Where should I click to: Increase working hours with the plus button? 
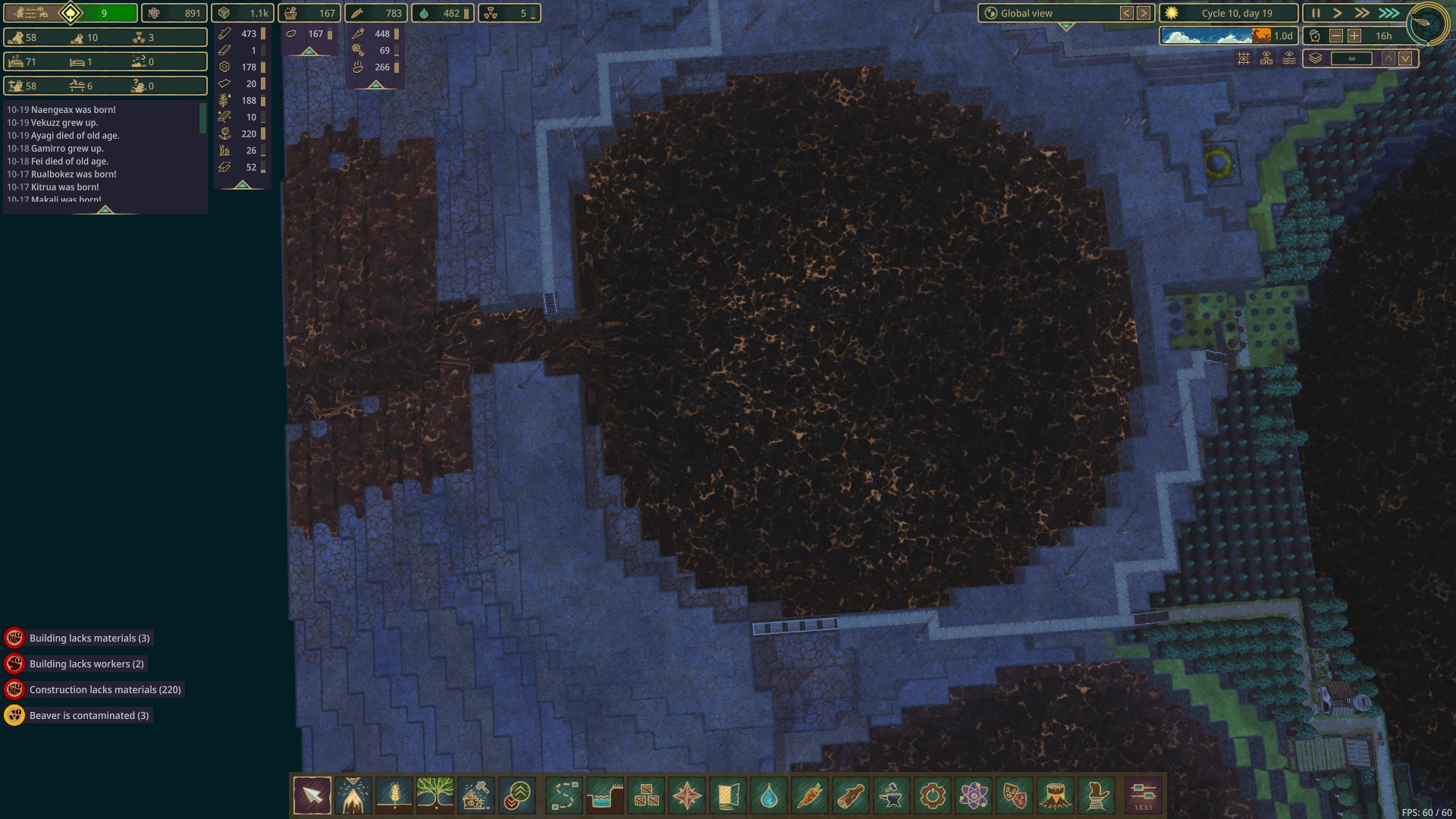tap(1354, 36)
